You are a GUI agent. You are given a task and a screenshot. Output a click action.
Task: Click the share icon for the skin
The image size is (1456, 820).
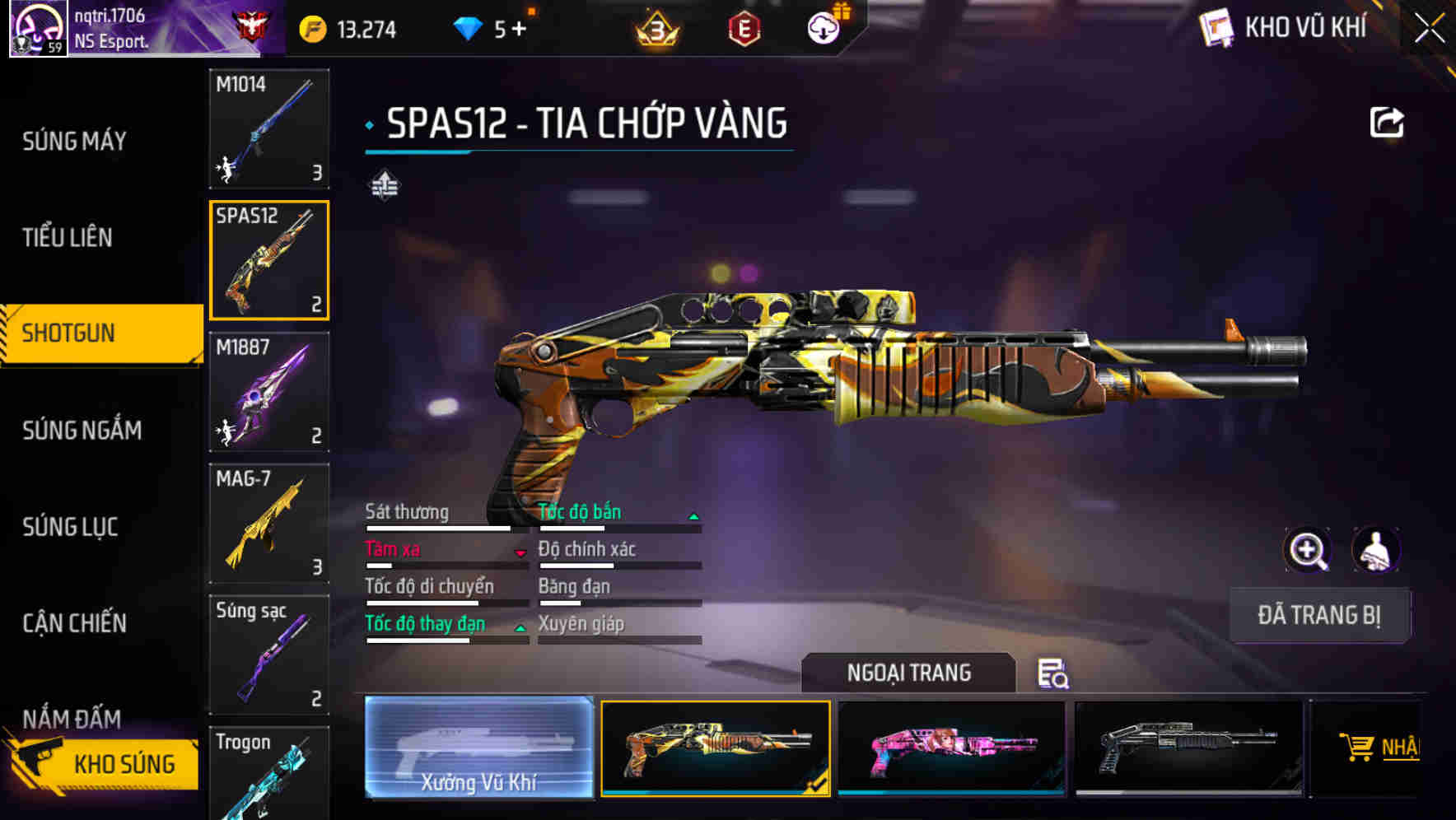click(x=1386, y=123)
